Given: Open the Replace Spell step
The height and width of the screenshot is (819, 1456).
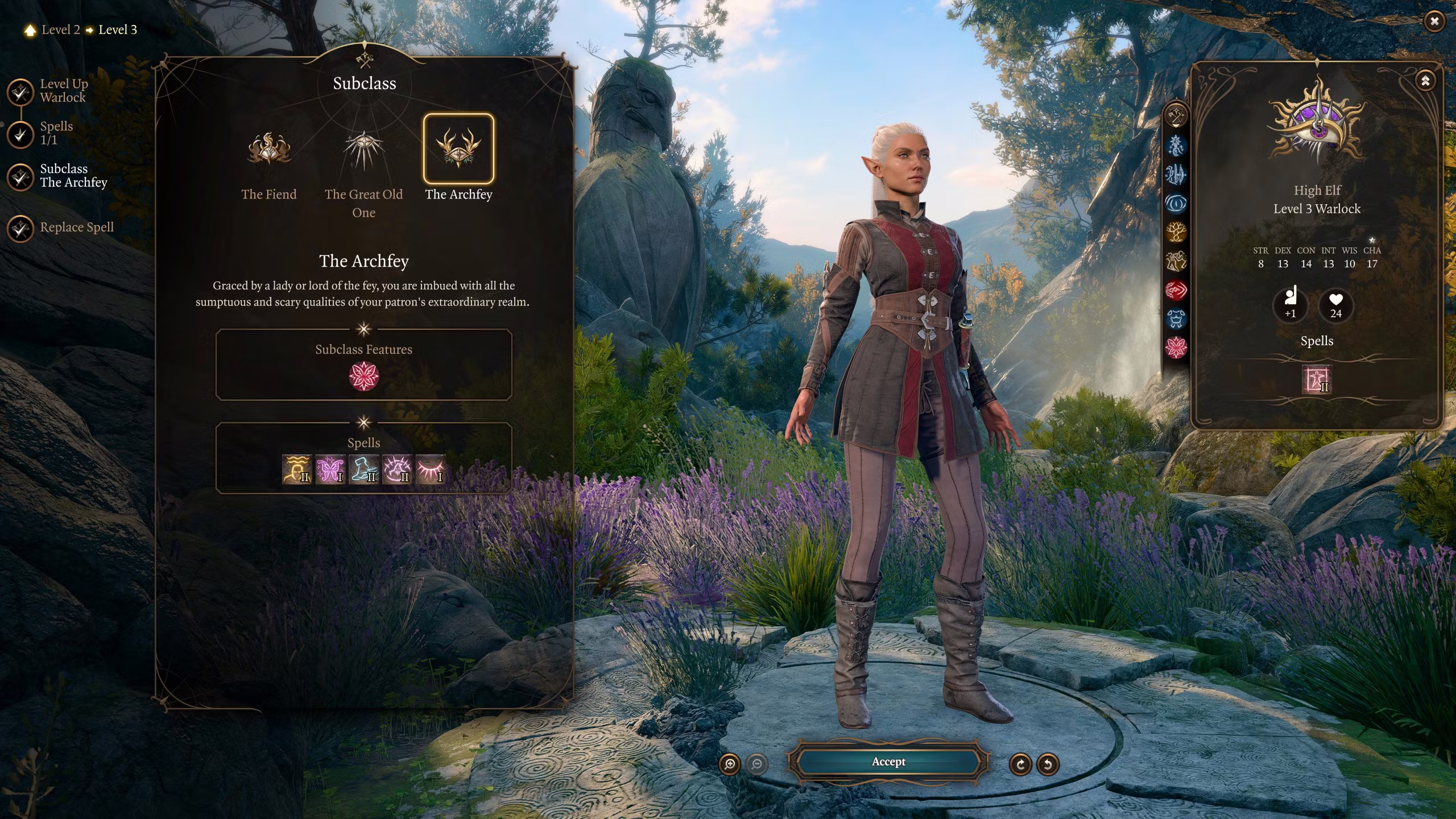Looking at the screenshot, I should [x=21, y=229].
